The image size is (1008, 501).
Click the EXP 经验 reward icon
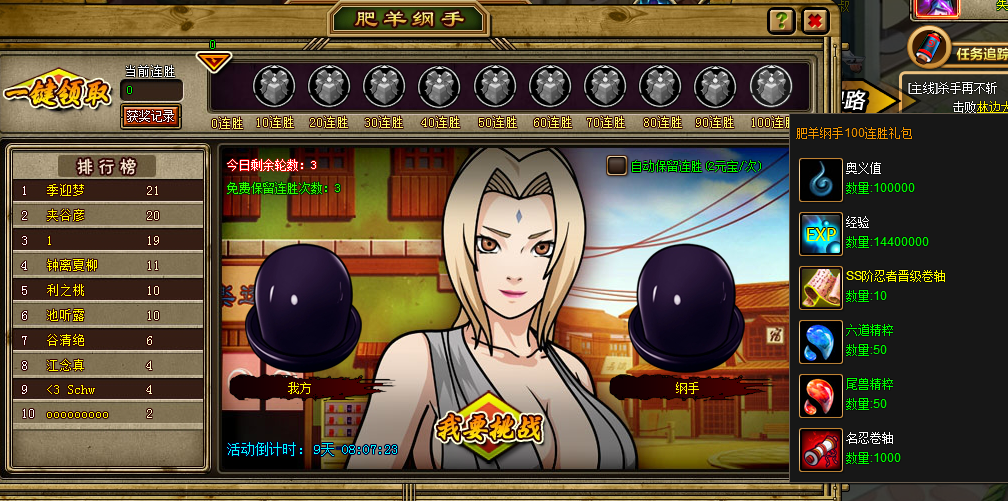[x=821, y=233]
